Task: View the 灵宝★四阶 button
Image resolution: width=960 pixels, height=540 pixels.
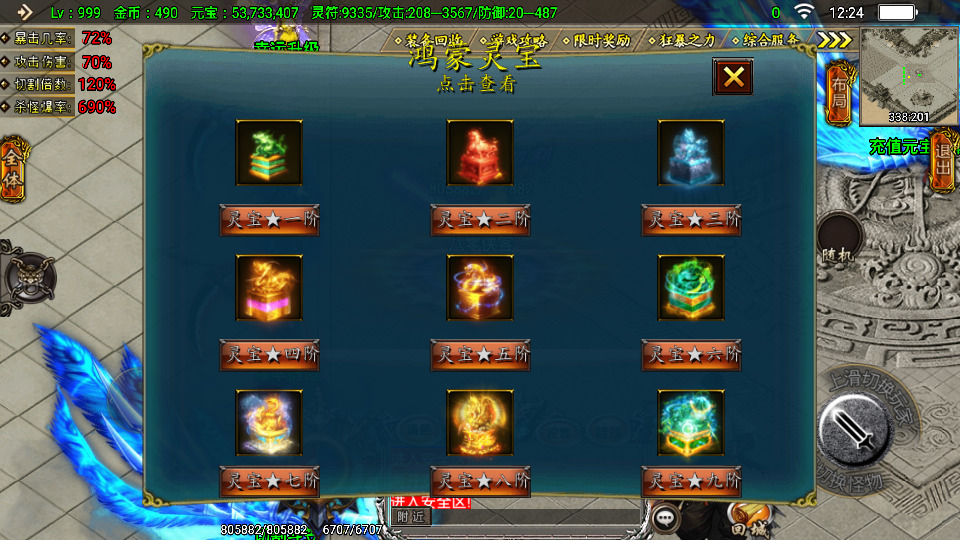Action: pos(269,354)
